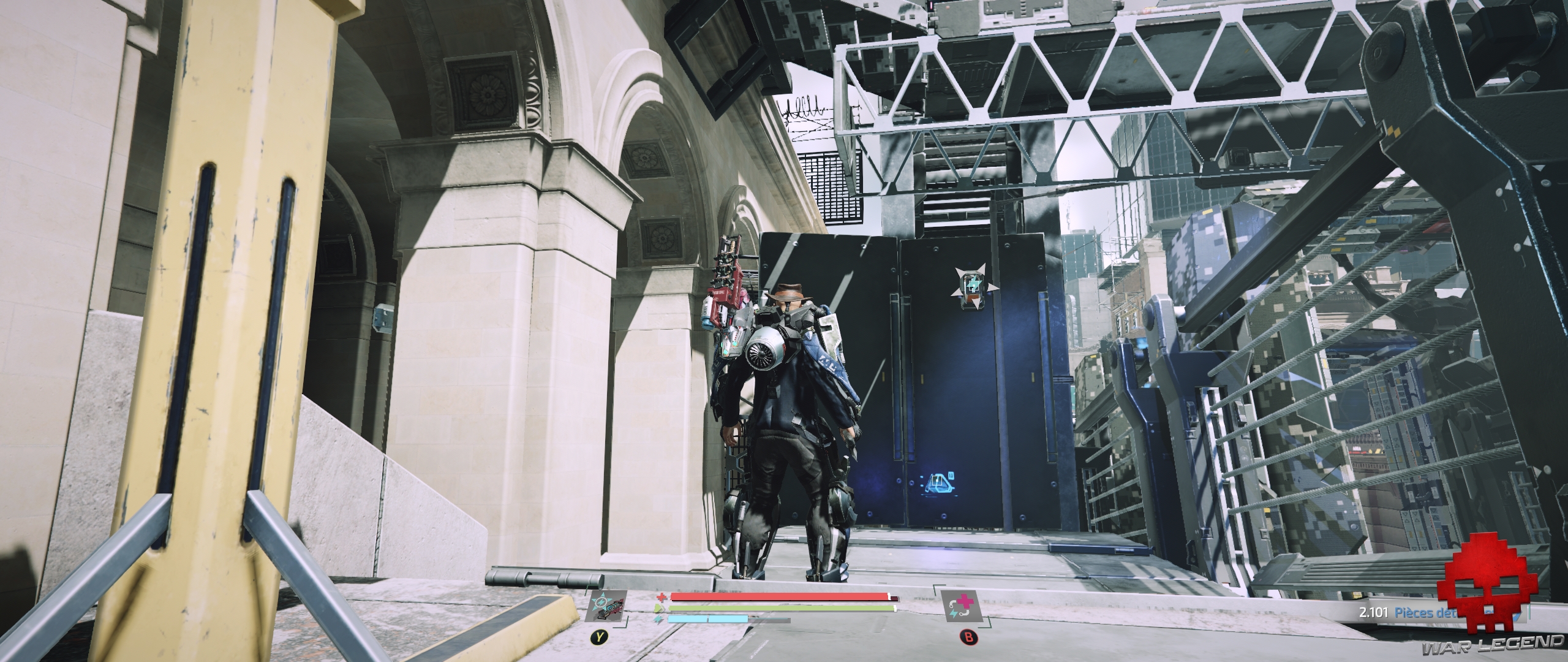Click the red health cross icon
Screen dimensions: 1568x662
point(662,597)
